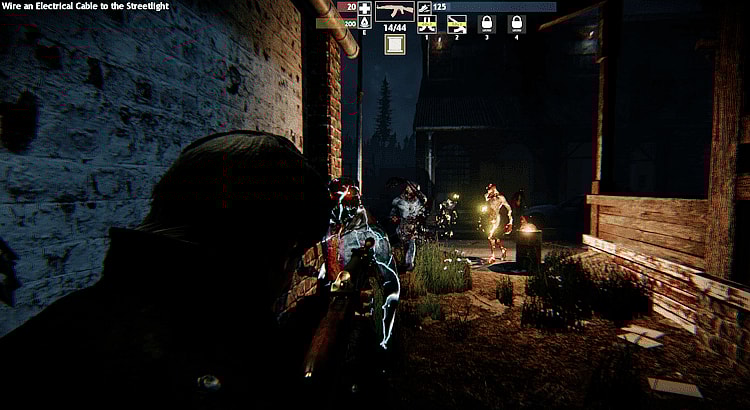
Task: Click the locked slot numbered 3
Action: click(x=487, y=23)
